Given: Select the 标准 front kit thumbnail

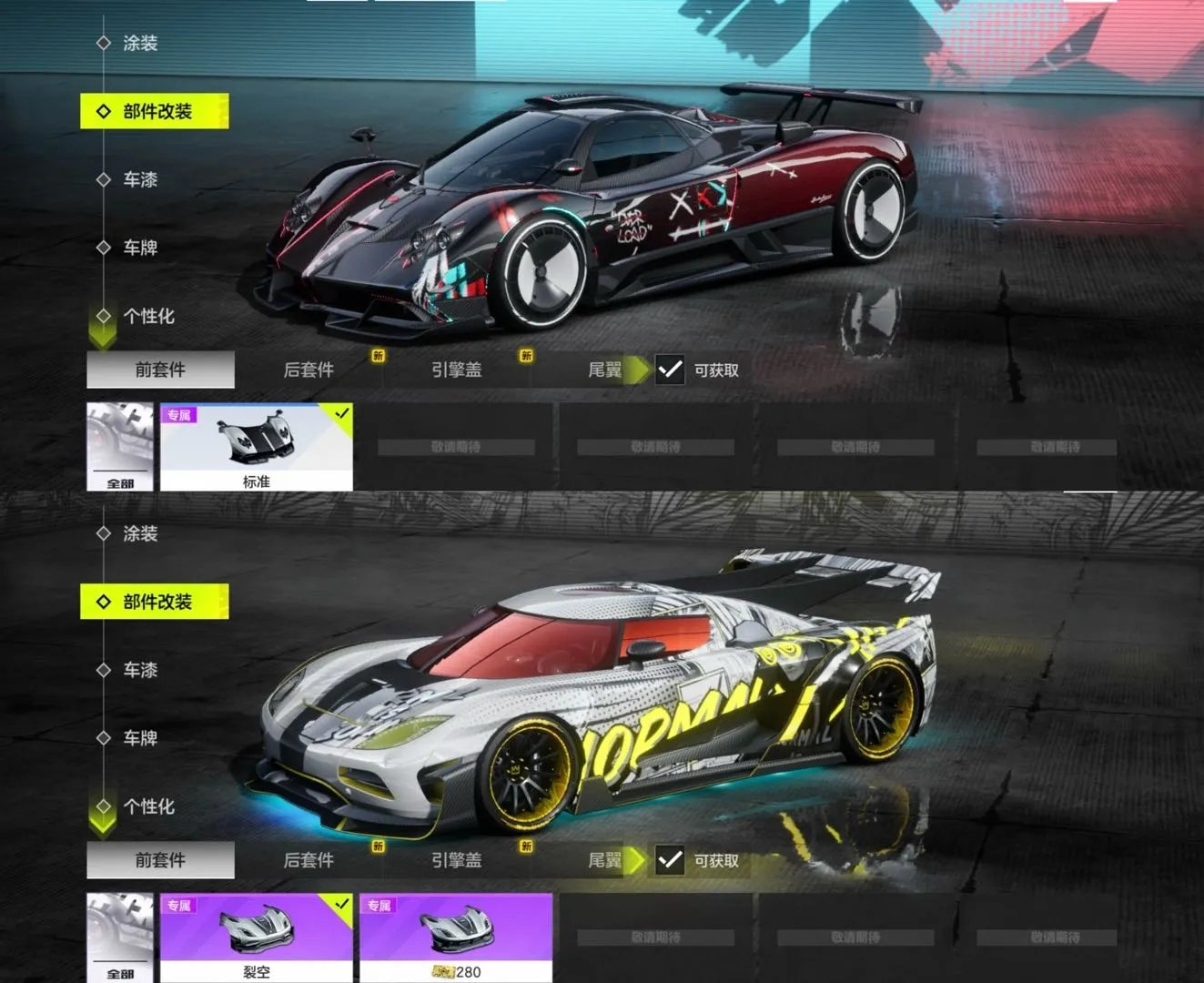Looking at the screenshot, I should (256, 447).
